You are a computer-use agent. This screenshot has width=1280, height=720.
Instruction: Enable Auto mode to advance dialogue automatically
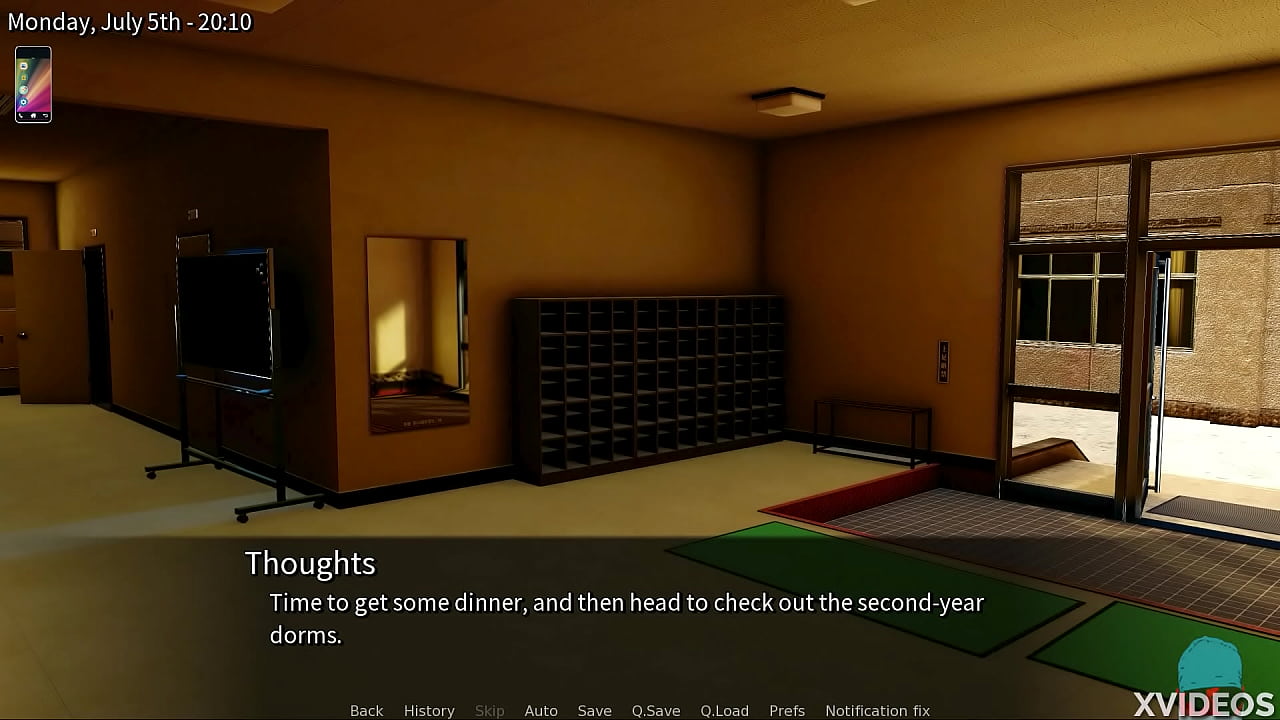pyautogui.click(x=541, y=710)
